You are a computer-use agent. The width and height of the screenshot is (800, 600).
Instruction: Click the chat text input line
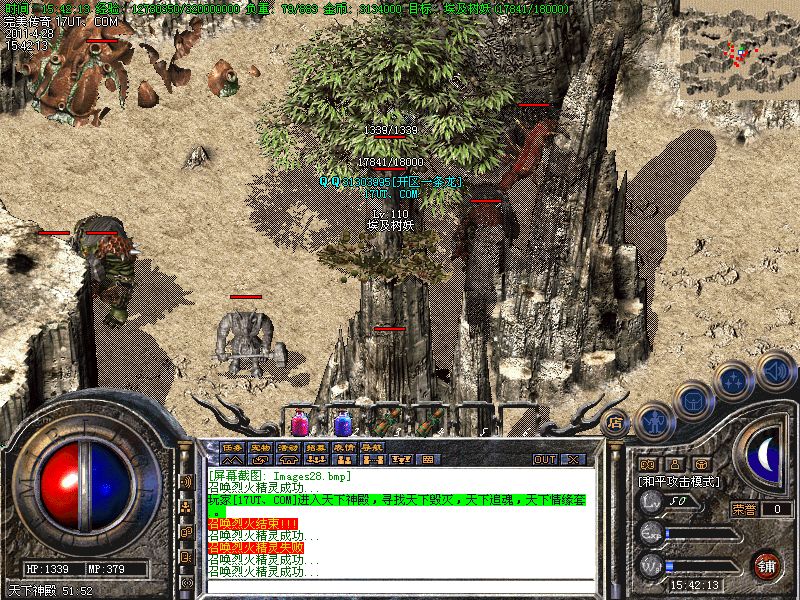(400, 588)
